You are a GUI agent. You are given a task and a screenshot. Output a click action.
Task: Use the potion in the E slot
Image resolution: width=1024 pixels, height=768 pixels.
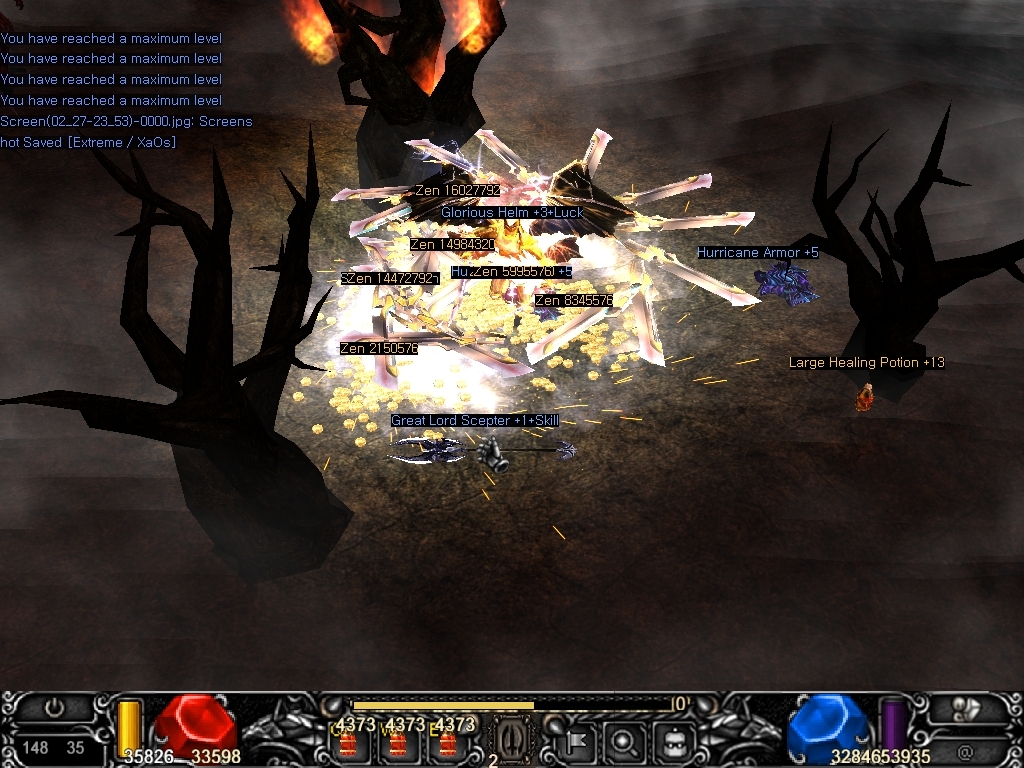(x=446, y=742)
